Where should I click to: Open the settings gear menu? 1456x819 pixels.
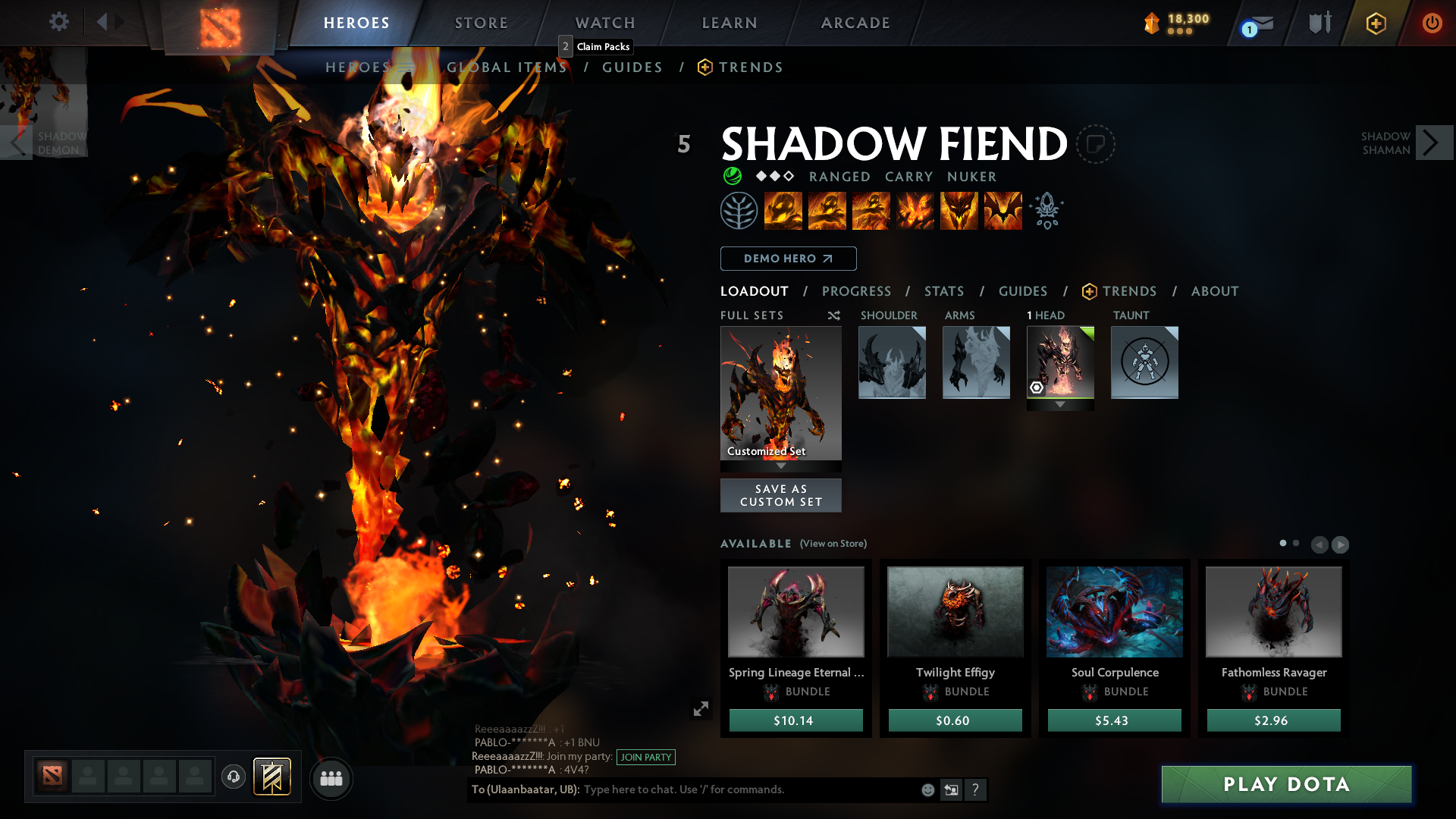point(59,22)
